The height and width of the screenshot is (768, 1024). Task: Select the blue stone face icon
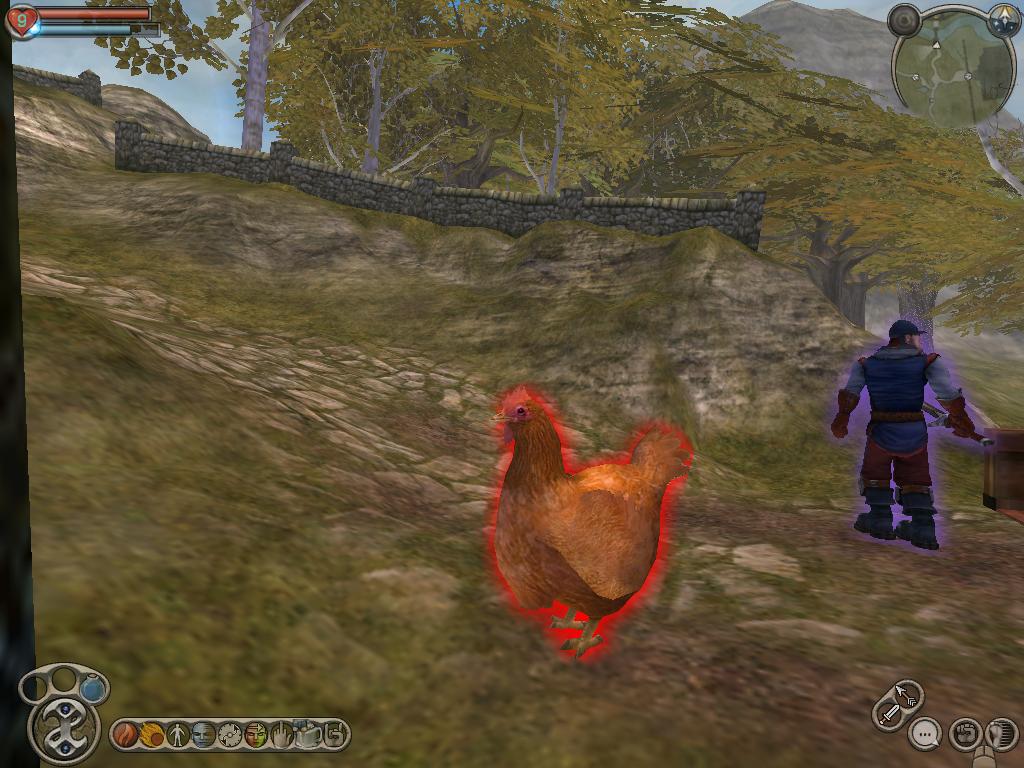pos(204,735)
